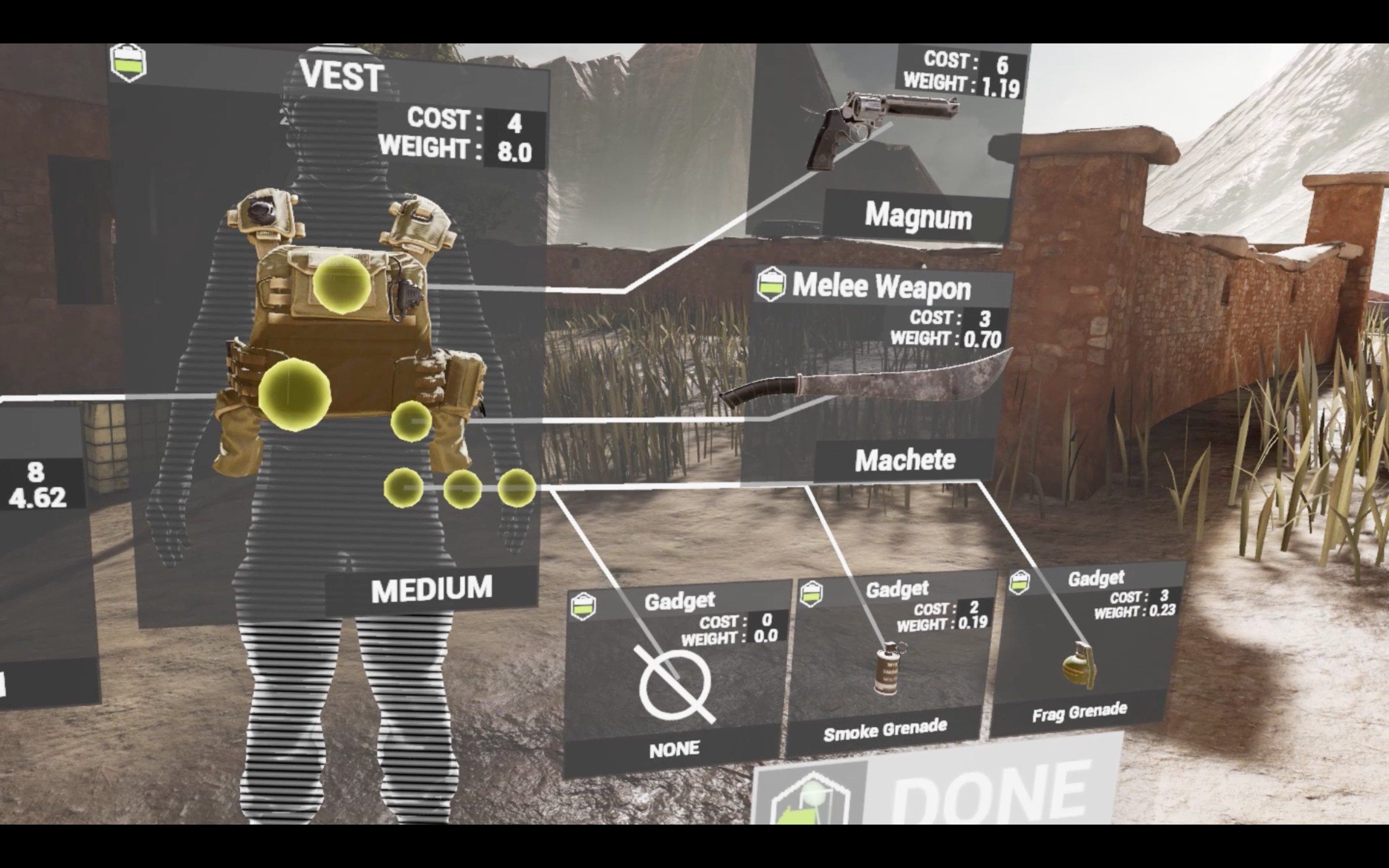This screenshot has width=1389, height=868.
Task: Click the battery icon on the VEST panel
Action: [129, 63]
